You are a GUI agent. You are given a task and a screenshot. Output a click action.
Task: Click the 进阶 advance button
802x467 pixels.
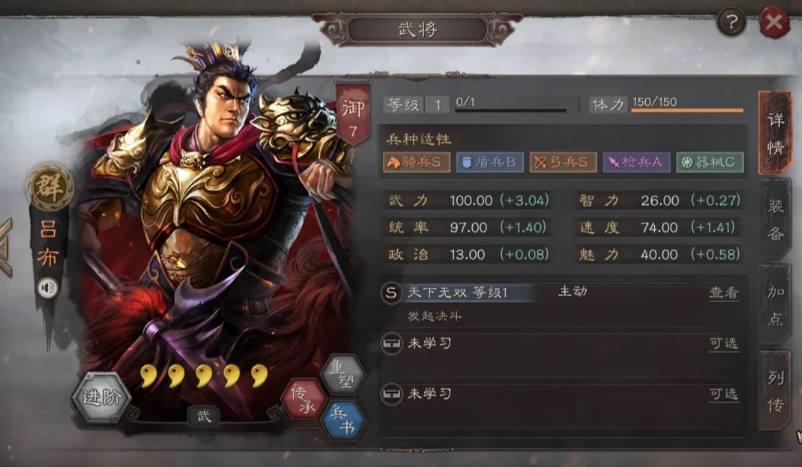point(102,399)
